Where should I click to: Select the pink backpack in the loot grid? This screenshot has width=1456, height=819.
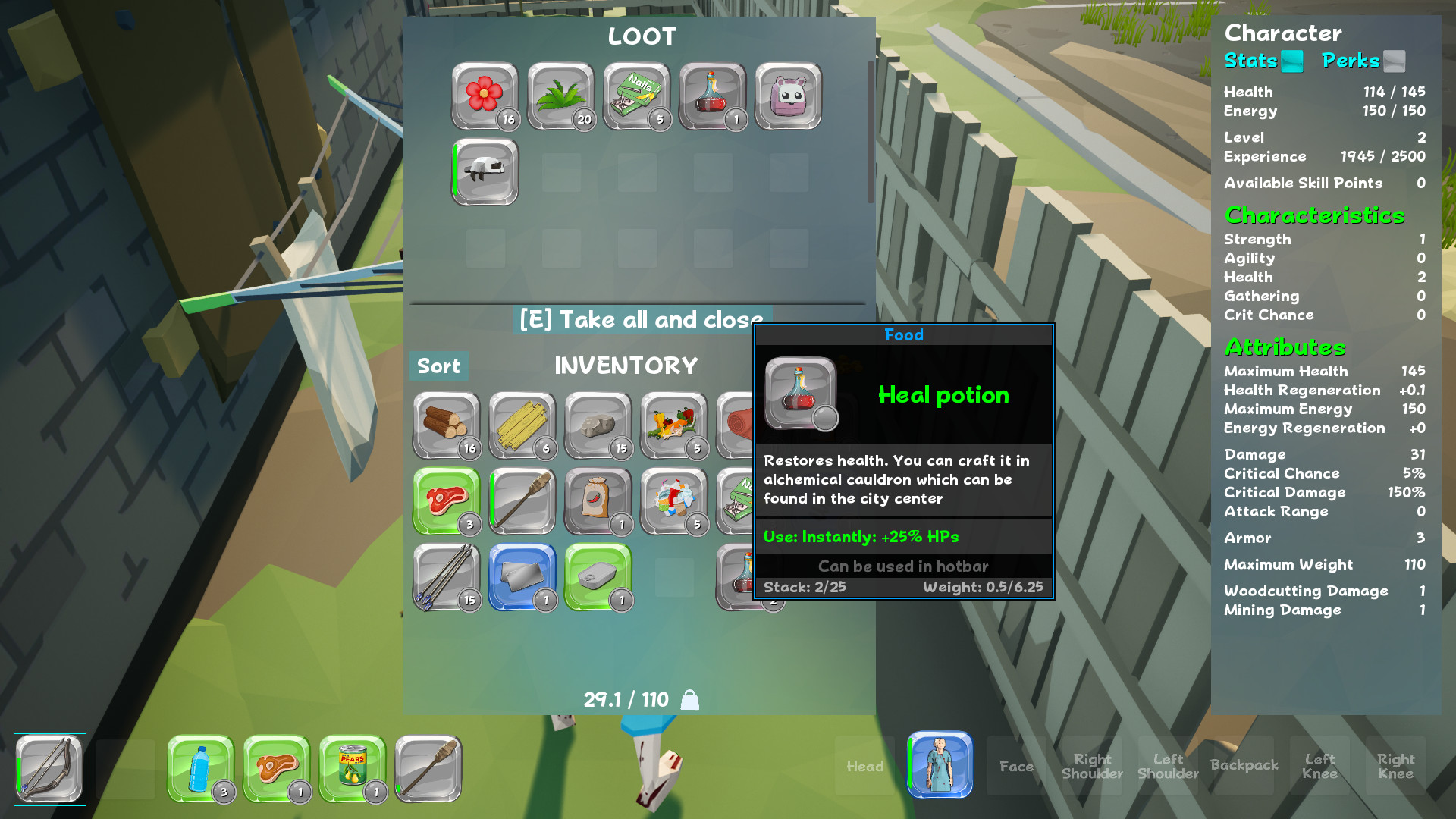click(x=788, y=96)
